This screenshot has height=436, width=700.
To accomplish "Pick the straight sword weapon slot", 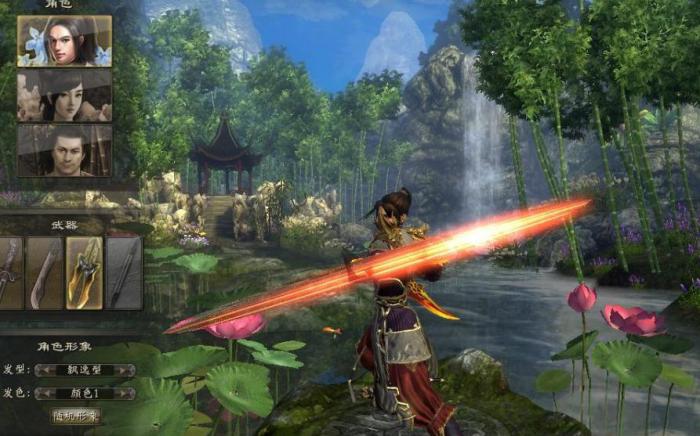I will pos(10,272).
